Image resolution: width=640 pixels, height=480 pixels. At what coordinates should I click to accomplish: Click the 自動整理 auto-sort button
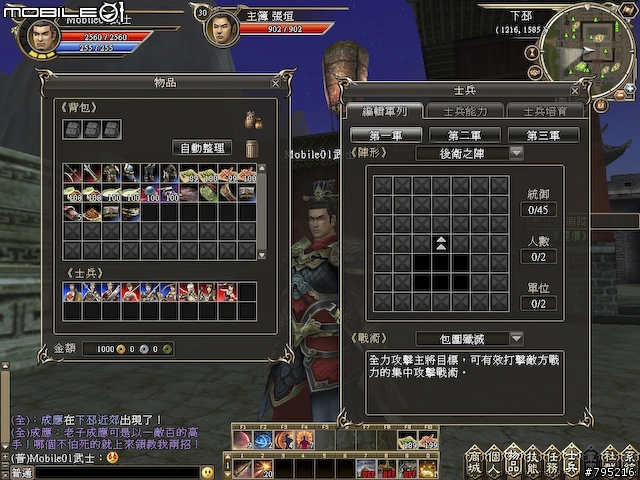tap(202, 148)
